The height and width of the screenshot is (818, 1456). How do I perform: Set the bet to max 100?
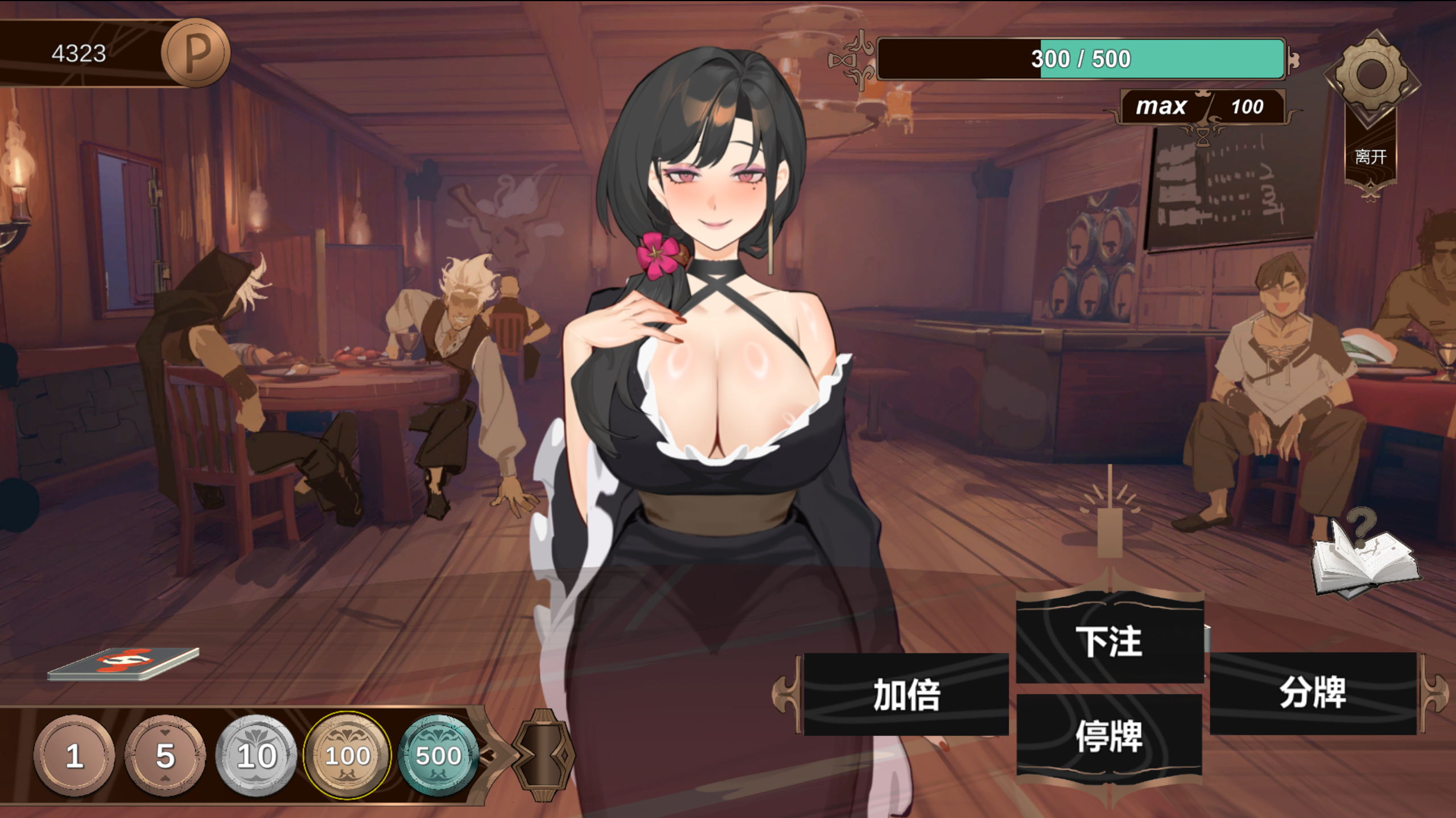tap(1202, 106)
